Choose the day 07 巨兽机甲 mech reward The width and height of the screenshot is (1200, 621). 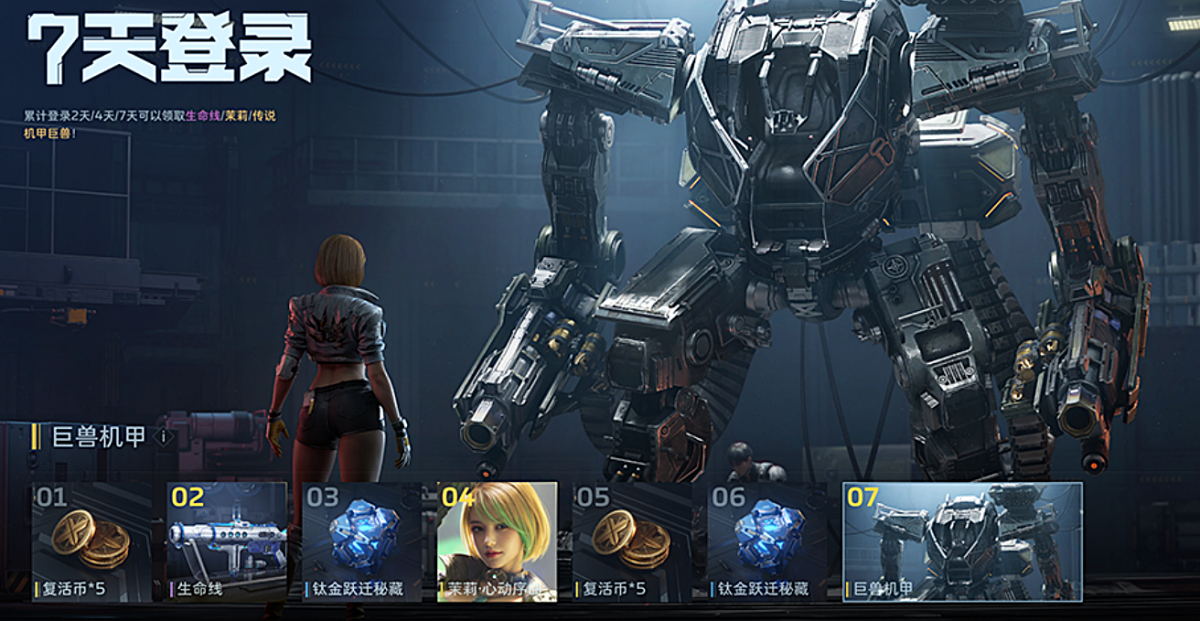click(962, 542)
